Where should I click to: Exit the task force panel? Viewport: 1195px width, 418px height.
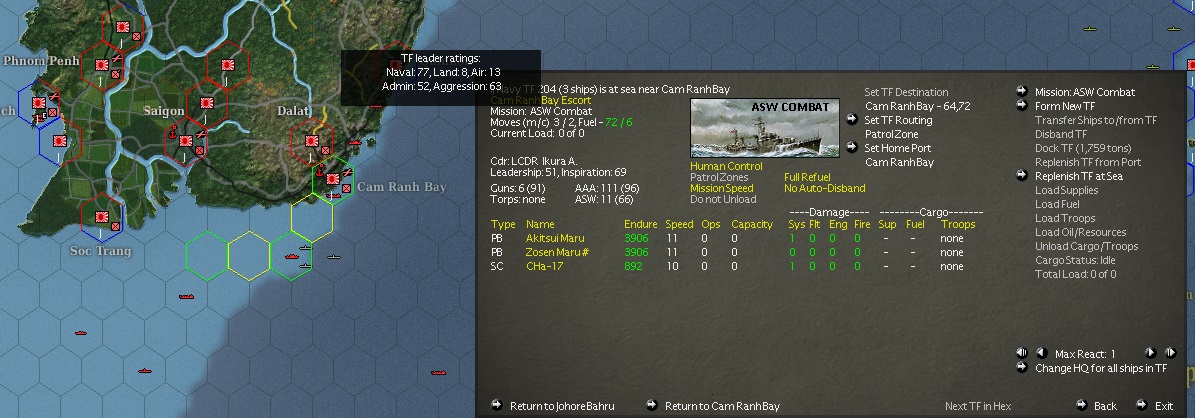[x=1163, y=406]
